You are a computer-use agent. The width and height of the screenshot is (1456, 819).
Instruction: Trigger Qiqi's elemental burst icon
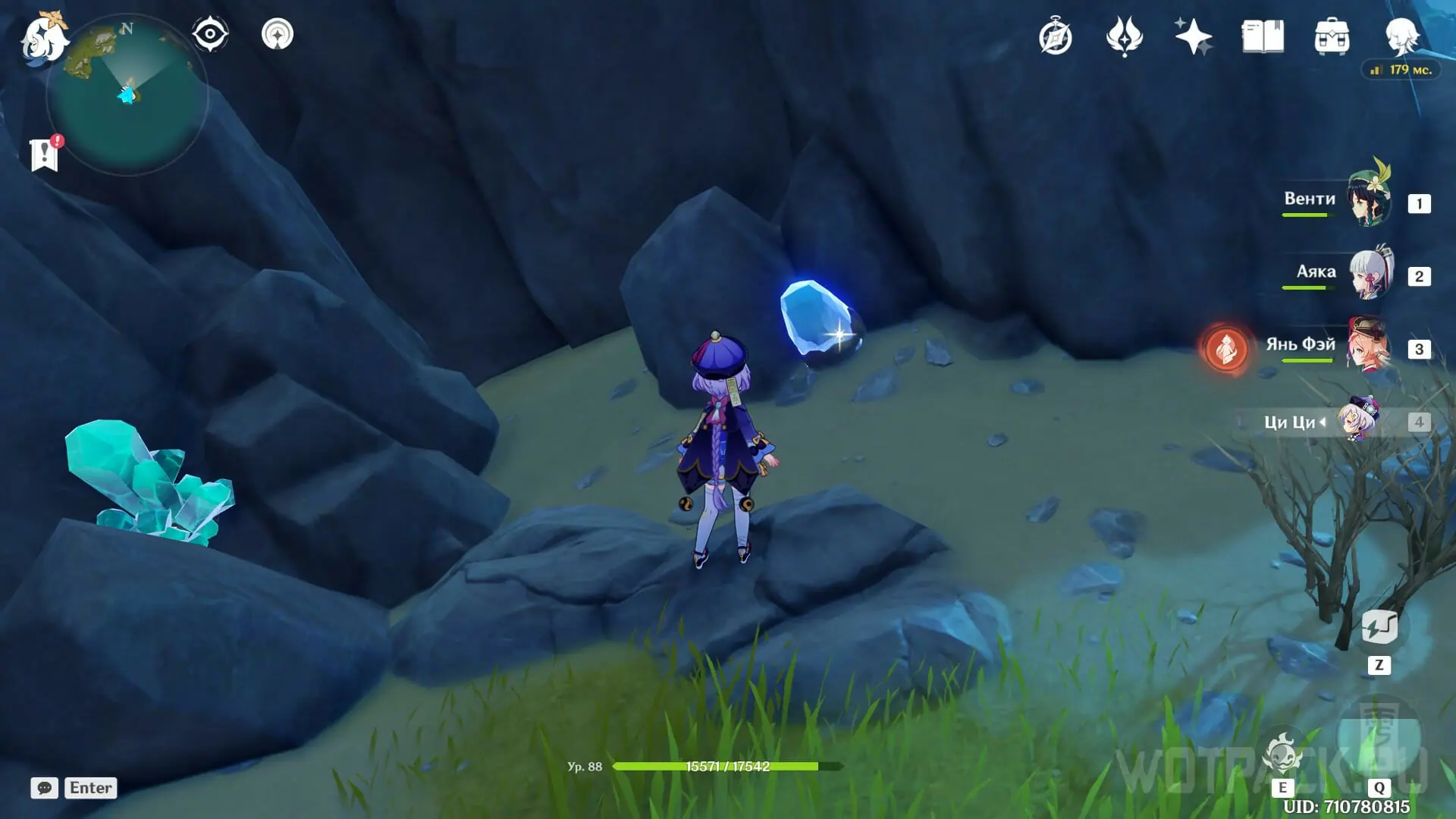1379,736
